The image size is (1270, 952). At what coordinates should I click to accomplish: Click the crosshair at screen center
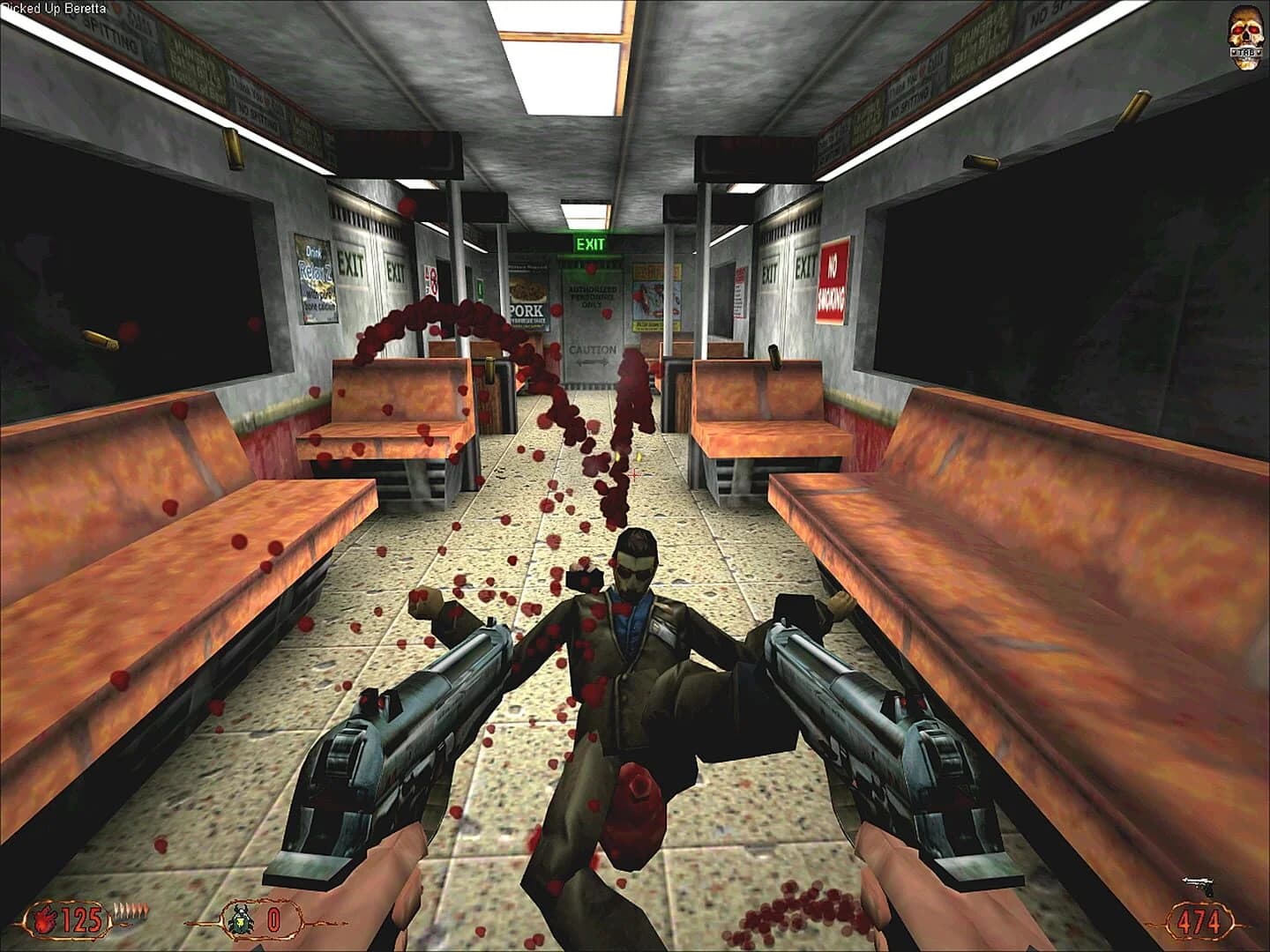635,476
